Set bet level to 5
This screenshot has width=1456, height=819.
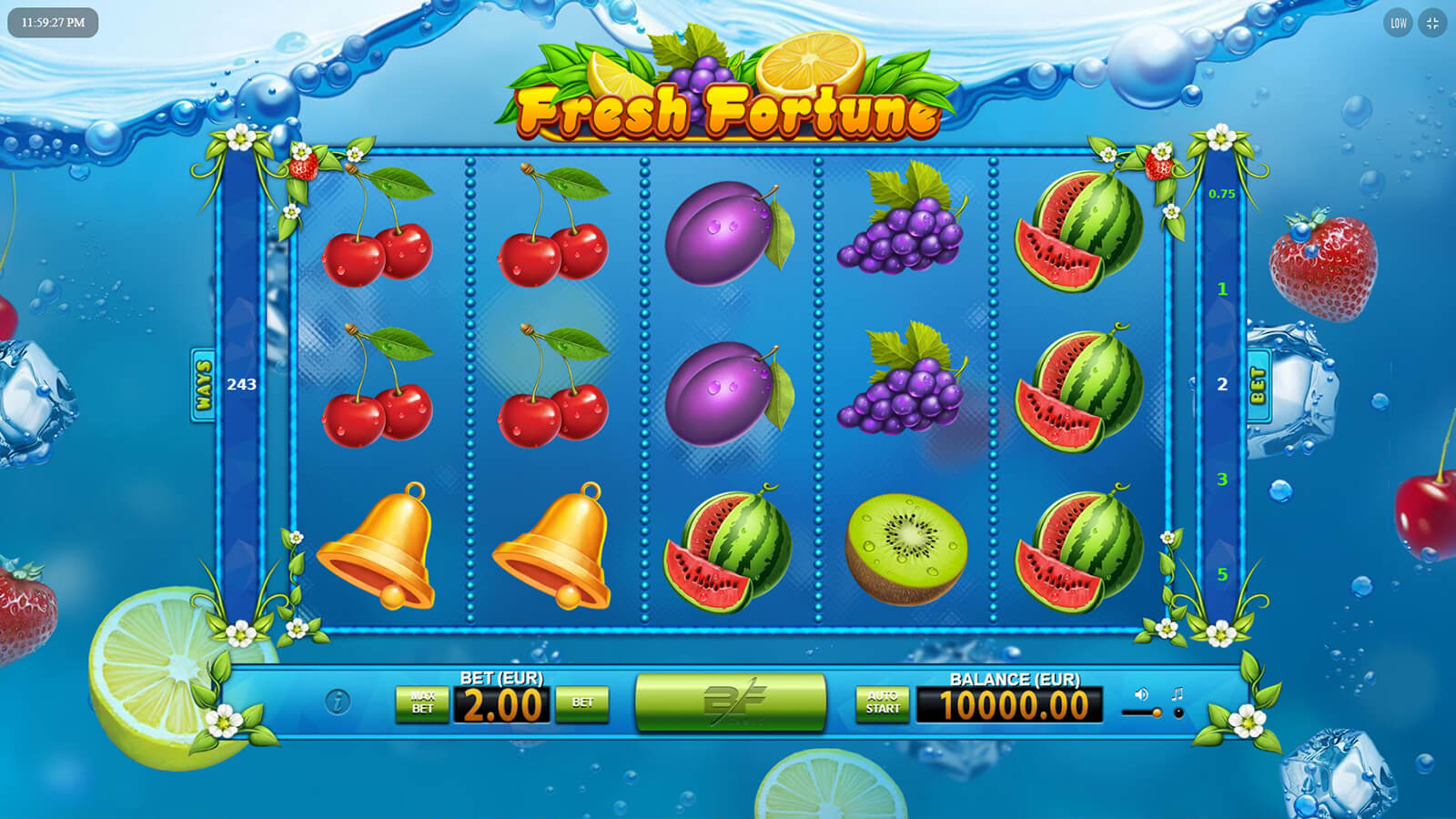tap(1222, 574)
